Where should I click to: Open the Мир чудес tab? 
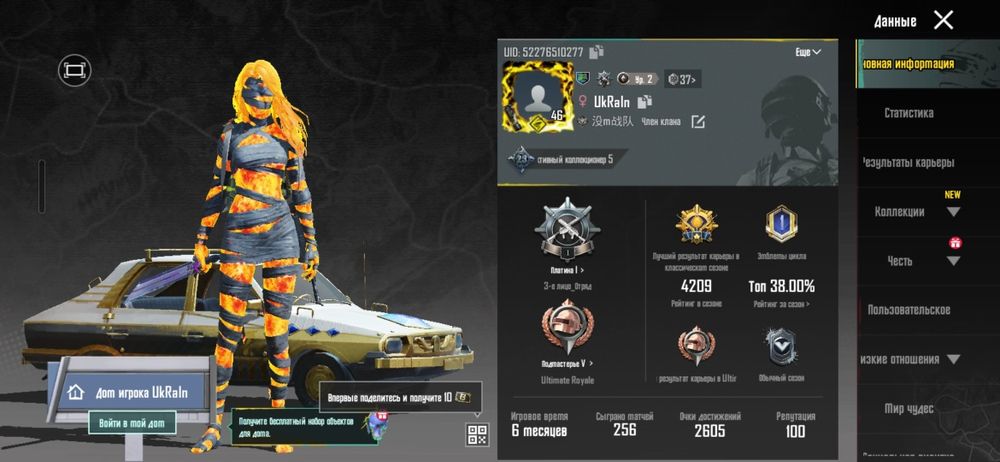point(908,408)
